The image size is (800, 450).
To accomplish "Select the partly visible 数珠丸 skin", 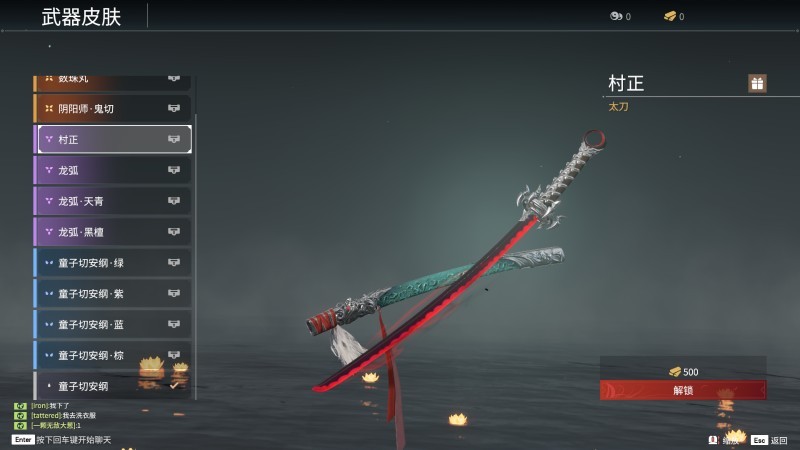I will tap(112, 79).
